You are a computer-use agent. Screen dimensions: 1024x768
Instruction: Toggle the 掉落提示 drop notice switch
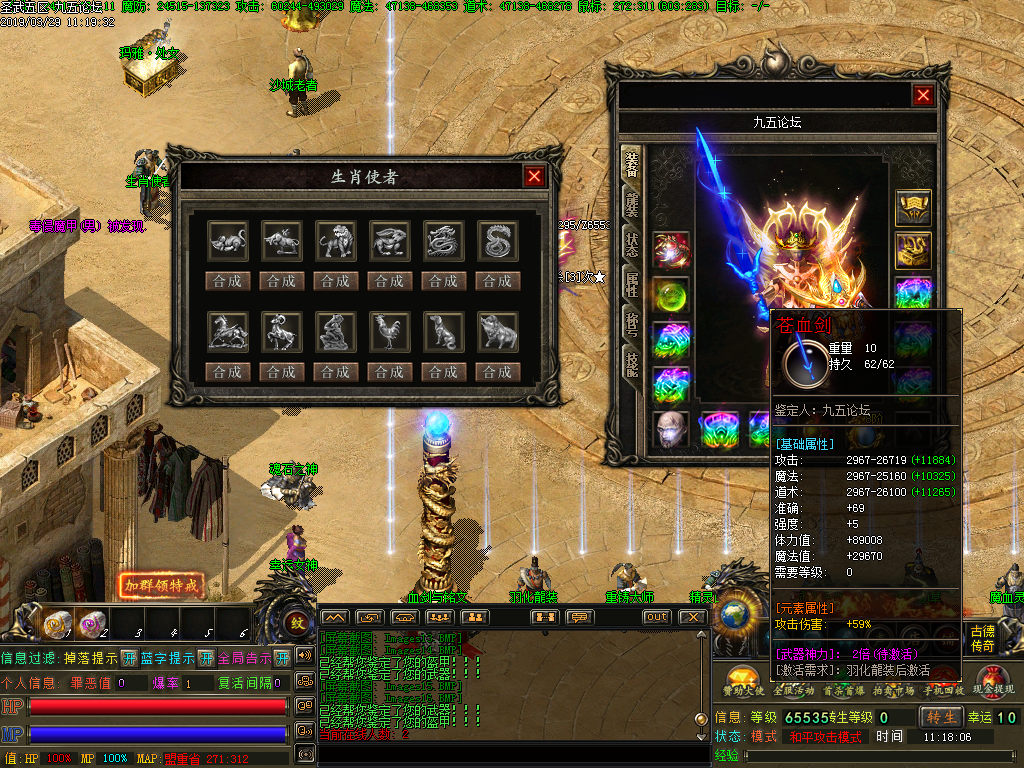click(x=129, y=658)
